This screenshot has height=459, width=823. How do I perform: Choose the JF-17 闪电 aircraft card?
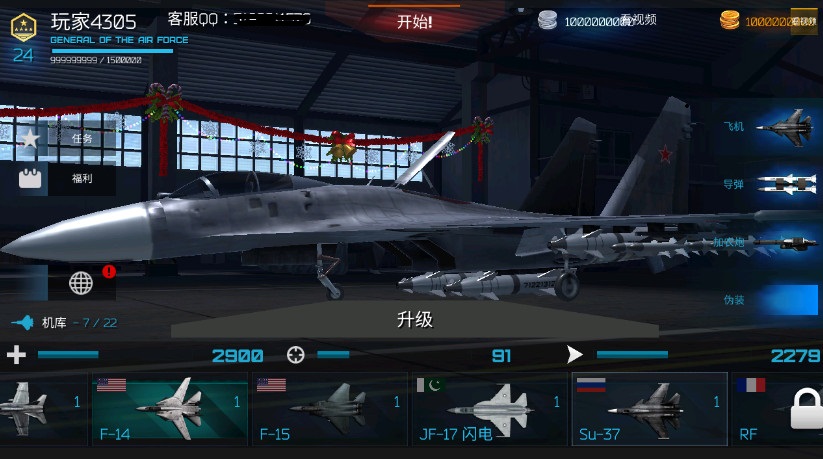[489, 409]
